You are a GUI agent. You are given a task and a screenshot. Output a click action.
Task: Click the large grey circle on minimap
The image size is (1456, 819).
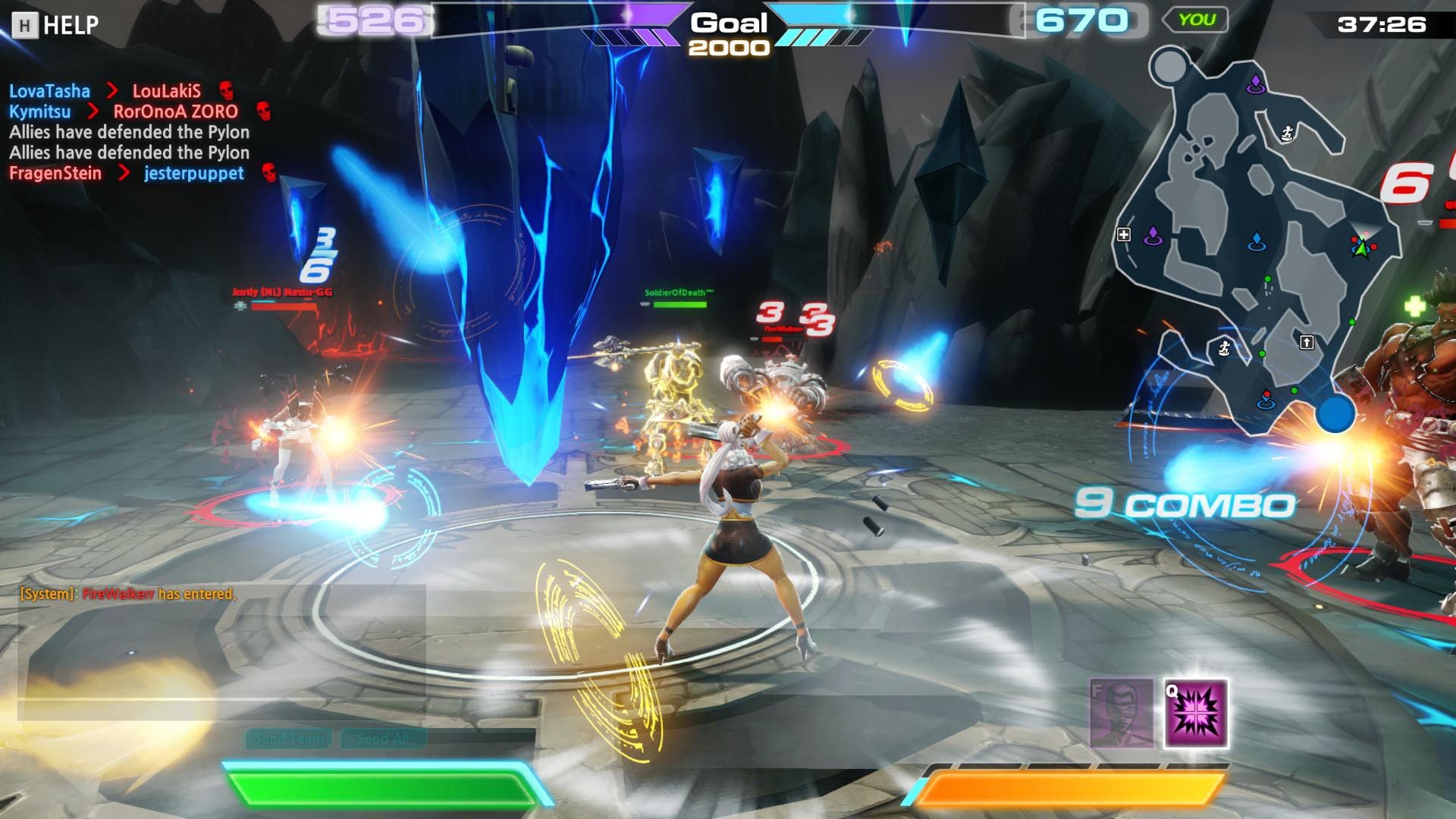[x=1169, y=67]
